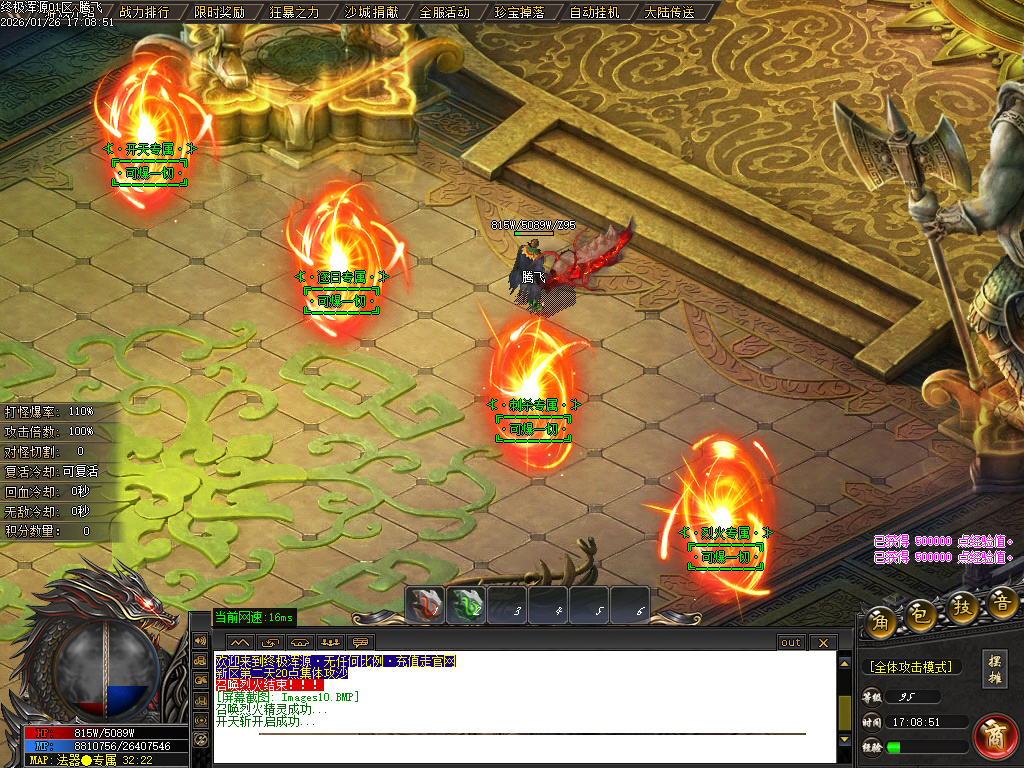Use the green item in hotbar slot two
Screen dimensions: 1024x768
[467, 605]
